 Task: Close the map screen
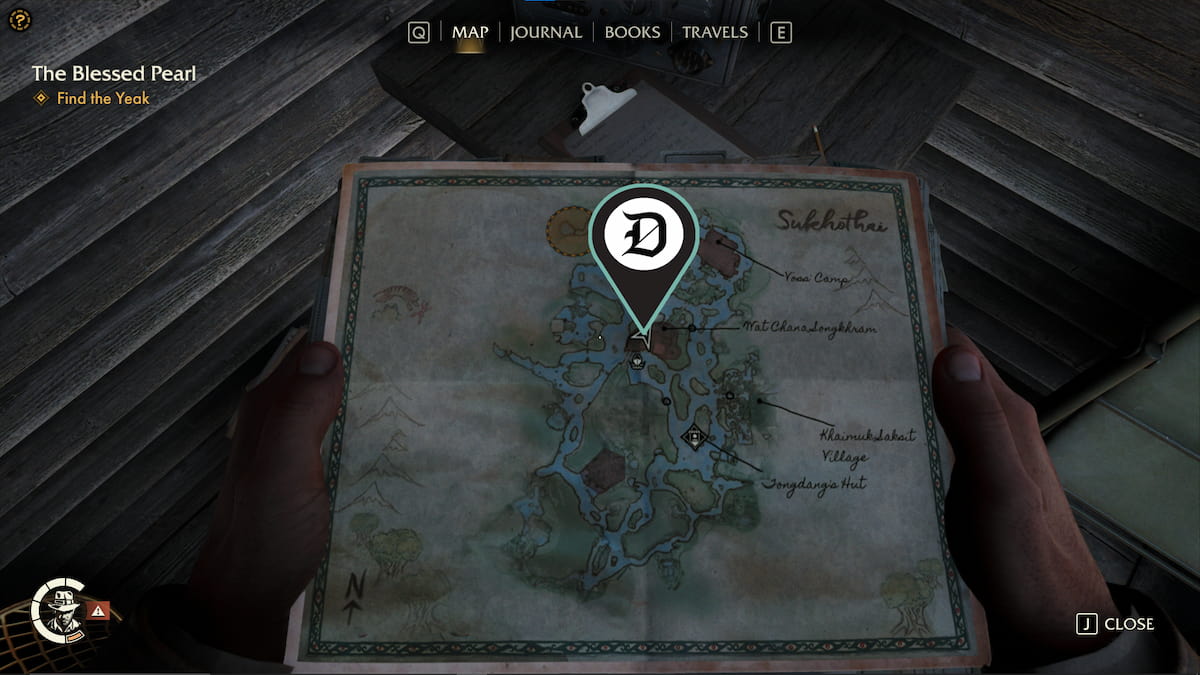(x=1116, y=624)
